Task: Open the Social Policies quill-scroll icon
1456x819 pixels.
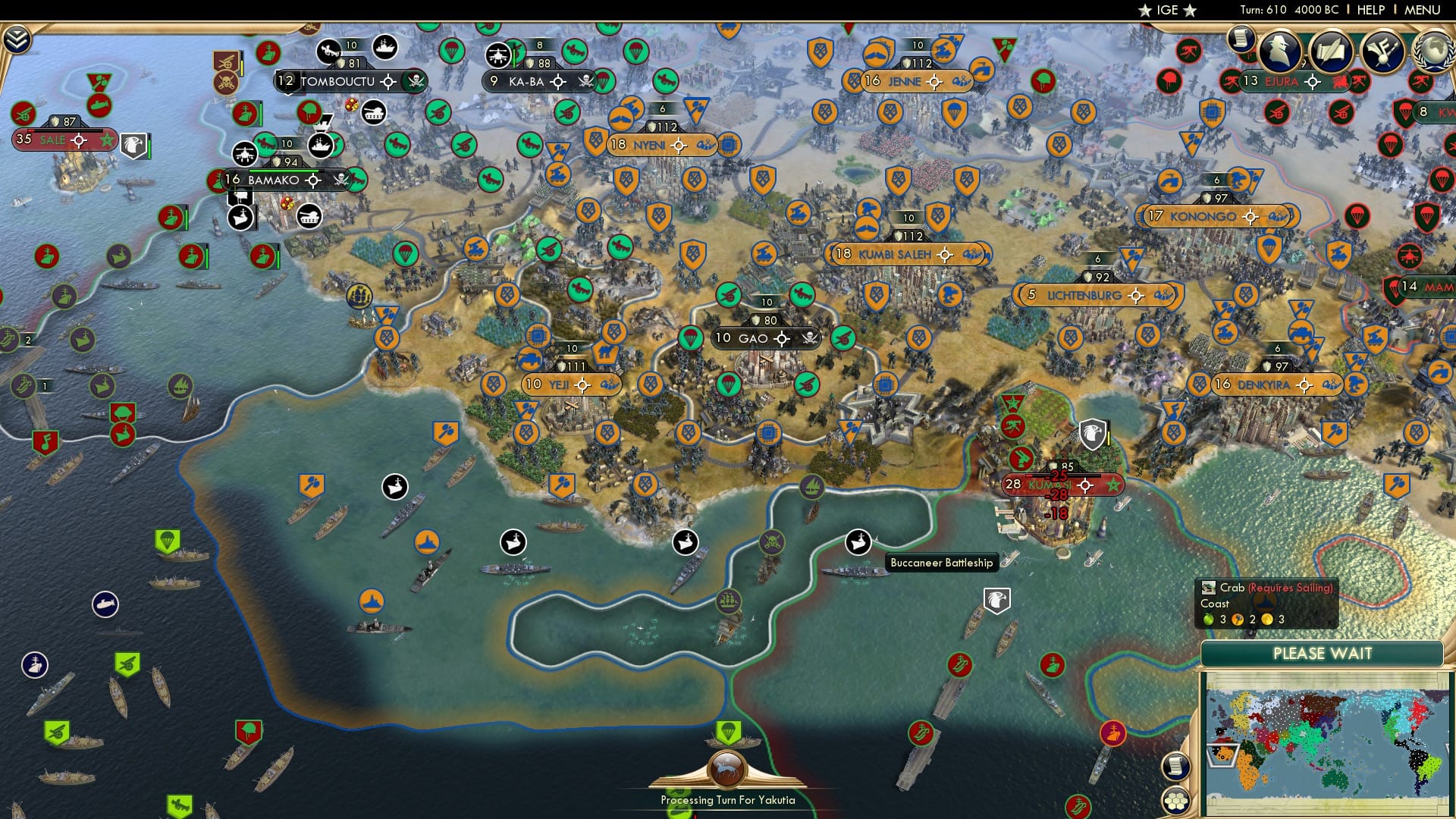Action: pyautogui.click(x=1332, y=50)
